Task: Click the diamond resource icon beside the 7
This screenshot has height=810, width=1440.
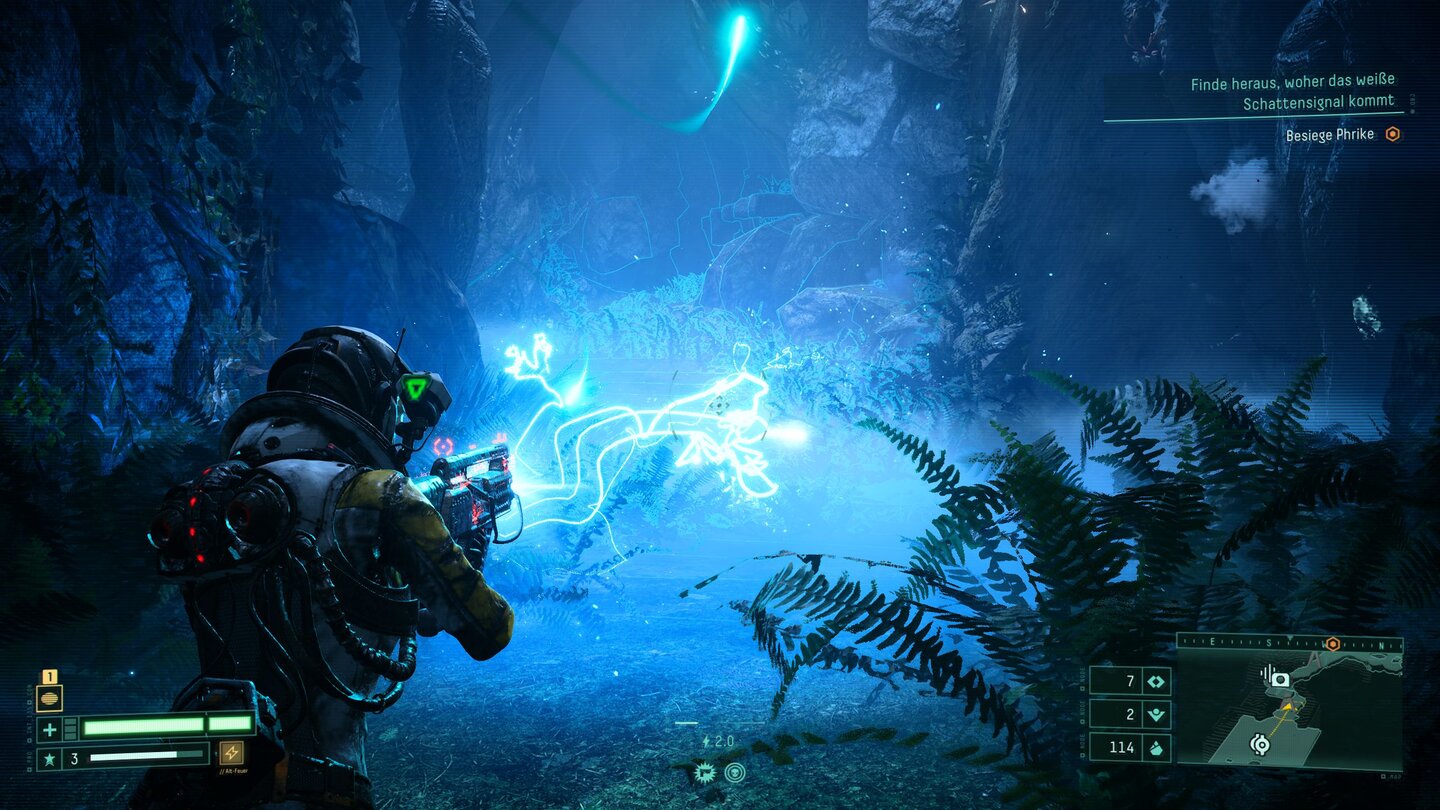Action: point(1157,682)
